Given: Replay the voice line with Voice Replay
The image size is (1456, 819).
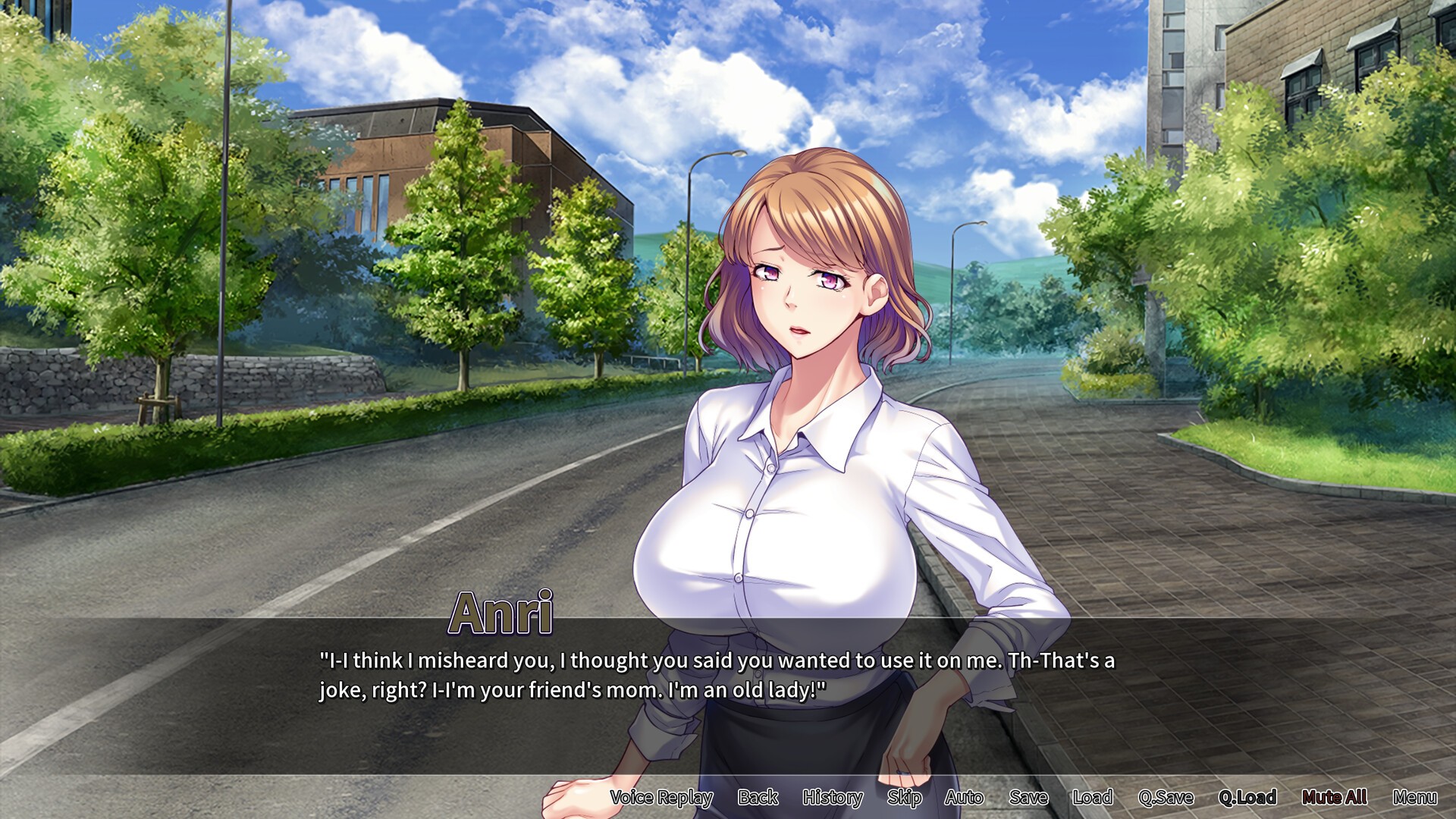Looking at the screenshot, I should click(661, 797).
